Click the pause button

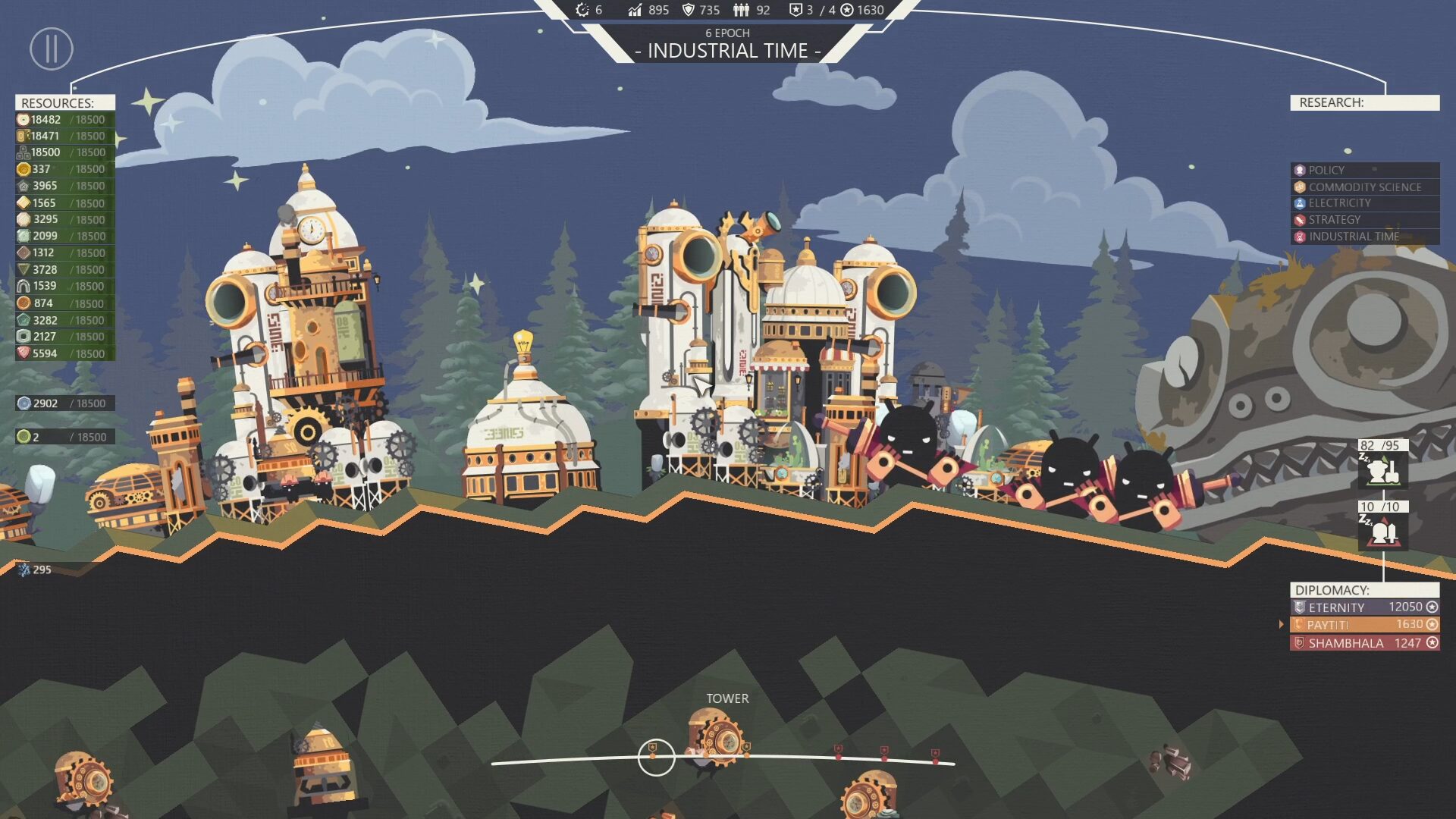[51, 49]
